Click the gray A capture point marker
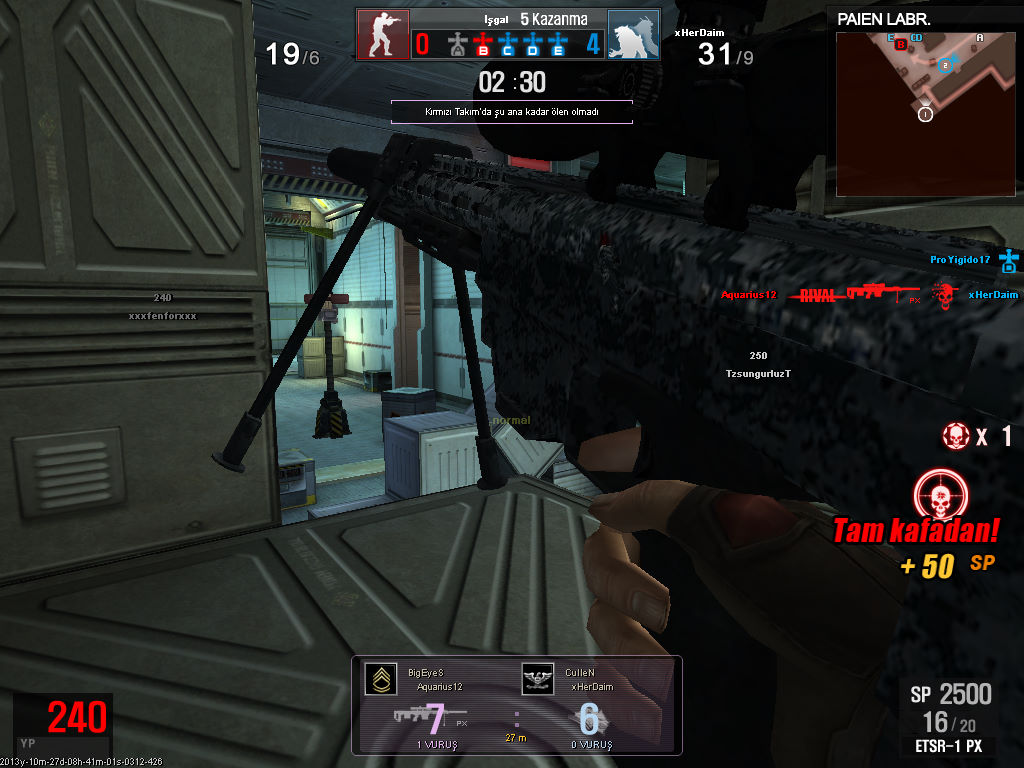The height and width of the screenshot is (768, 1024). (x=458, y=44)
